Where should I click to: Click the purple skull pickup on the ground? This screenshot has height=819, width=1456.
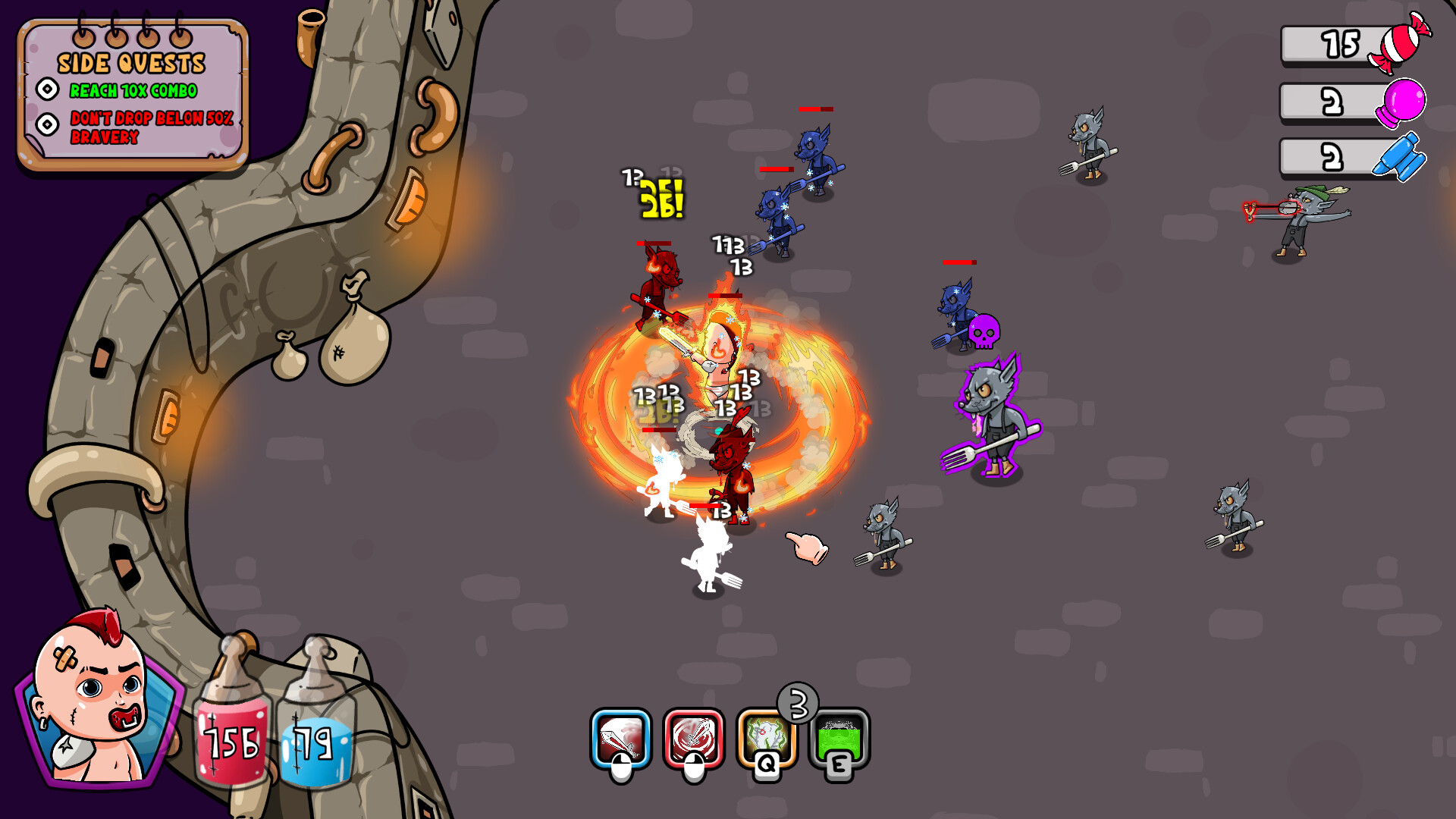pos(986,334)
